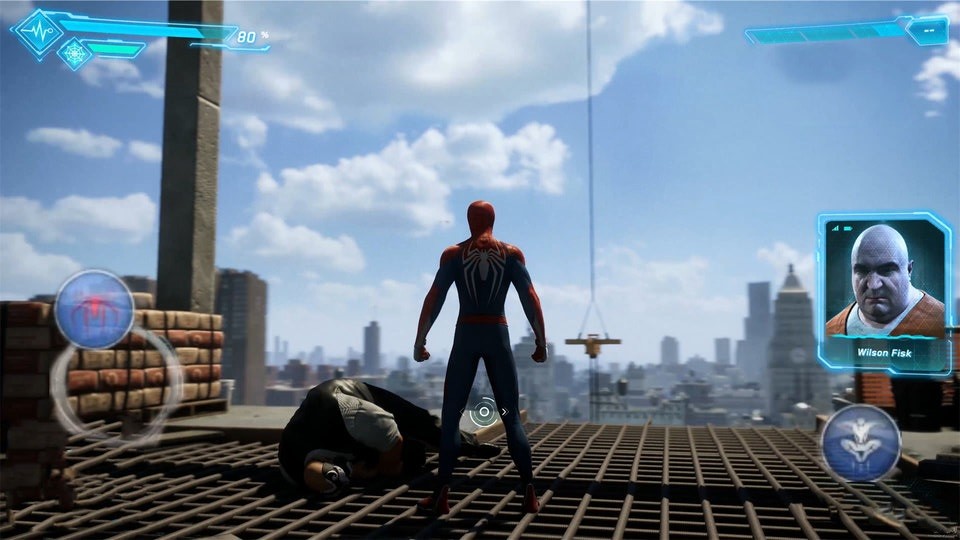Click the heartbeat health diamond icon
This screenshot has width=960, height=540.
(37, 31)
